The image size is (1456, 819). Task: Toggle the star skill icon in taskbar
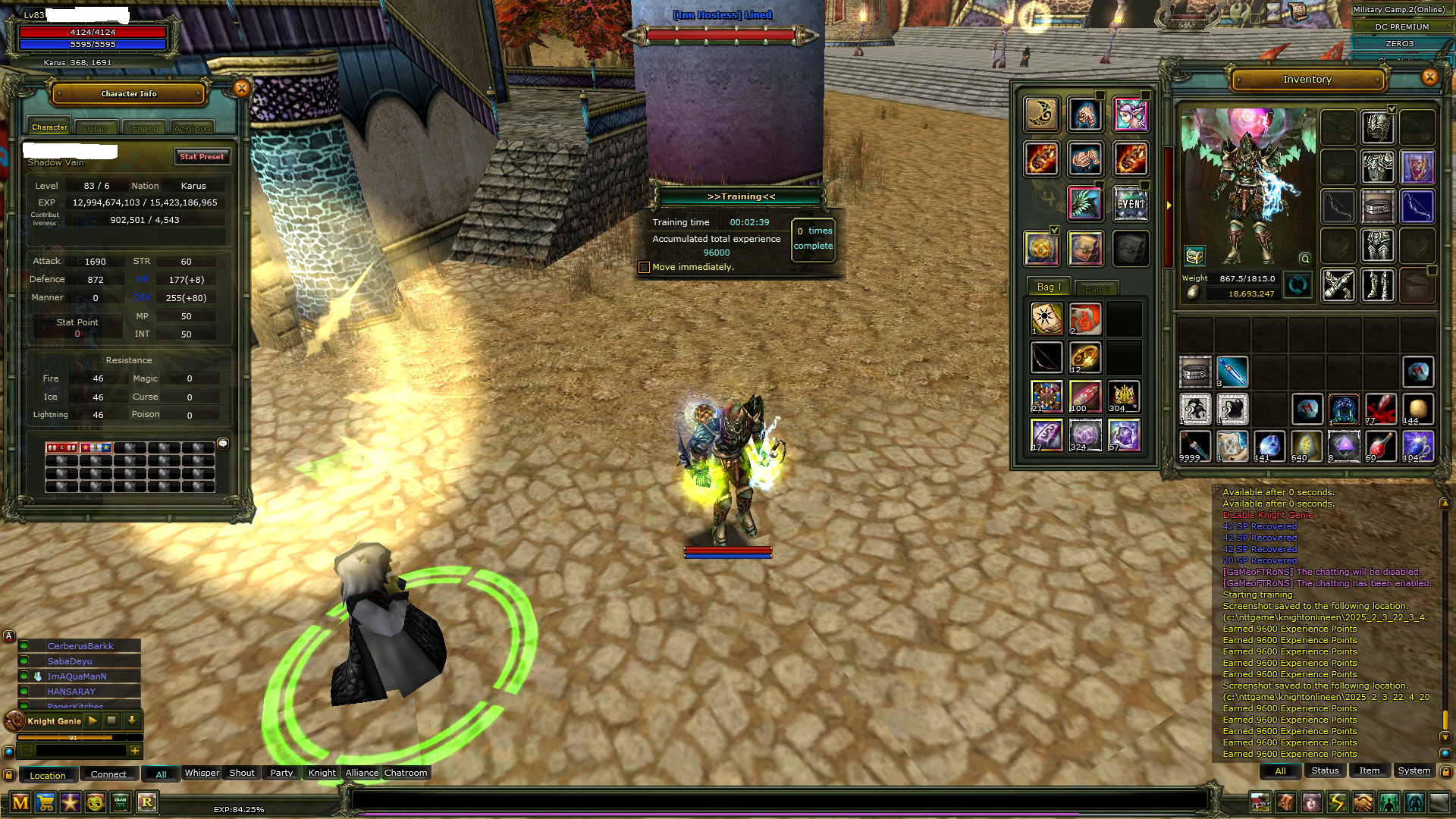(x=70, y=803)
